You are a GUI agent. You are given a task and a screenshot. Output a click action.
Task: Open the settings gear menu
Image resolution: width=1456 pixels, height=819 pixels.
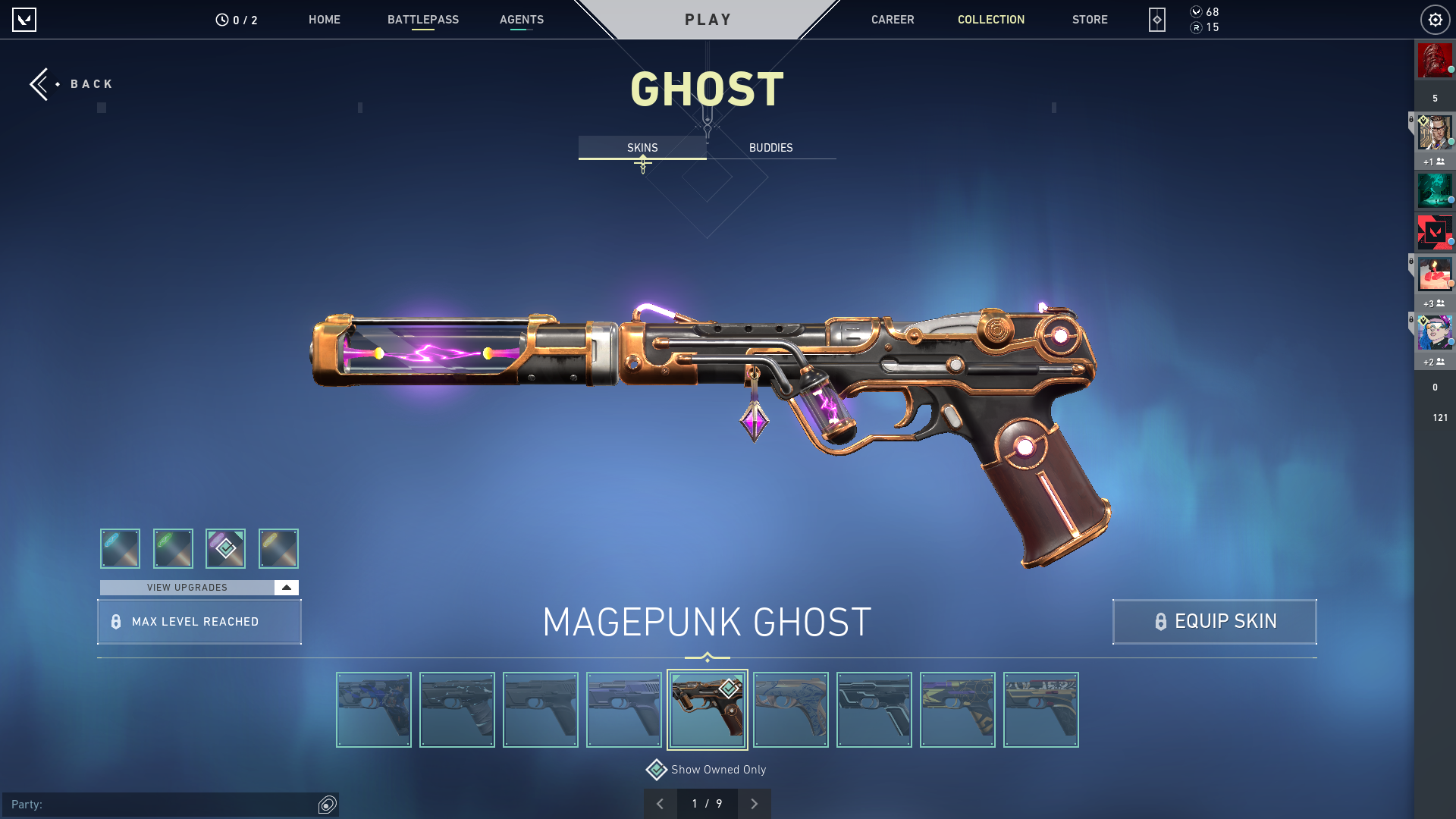(1435, 20)
